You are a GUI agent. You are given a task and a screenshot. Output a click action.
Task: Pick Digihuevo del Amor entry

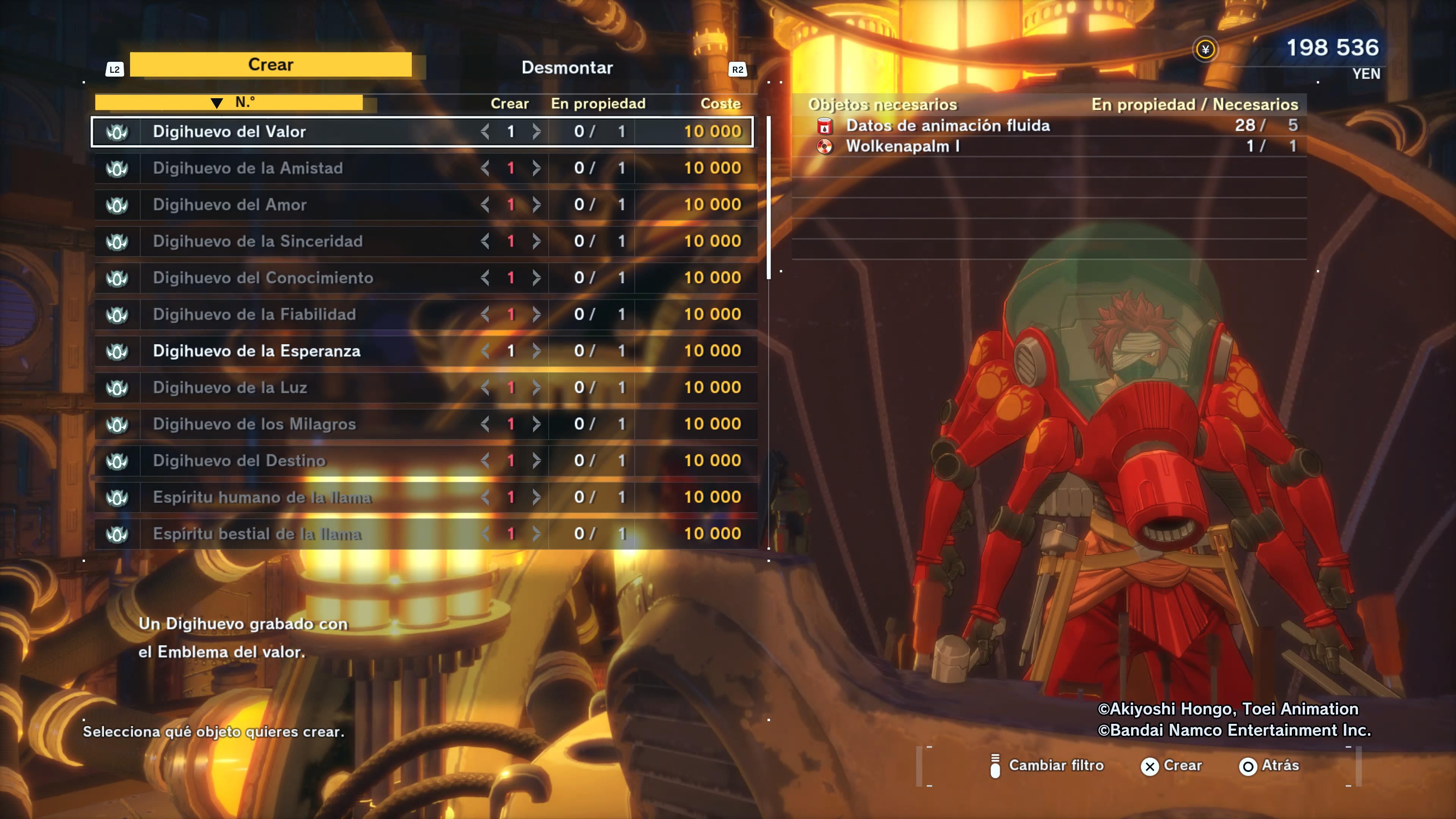click(229, 205)
